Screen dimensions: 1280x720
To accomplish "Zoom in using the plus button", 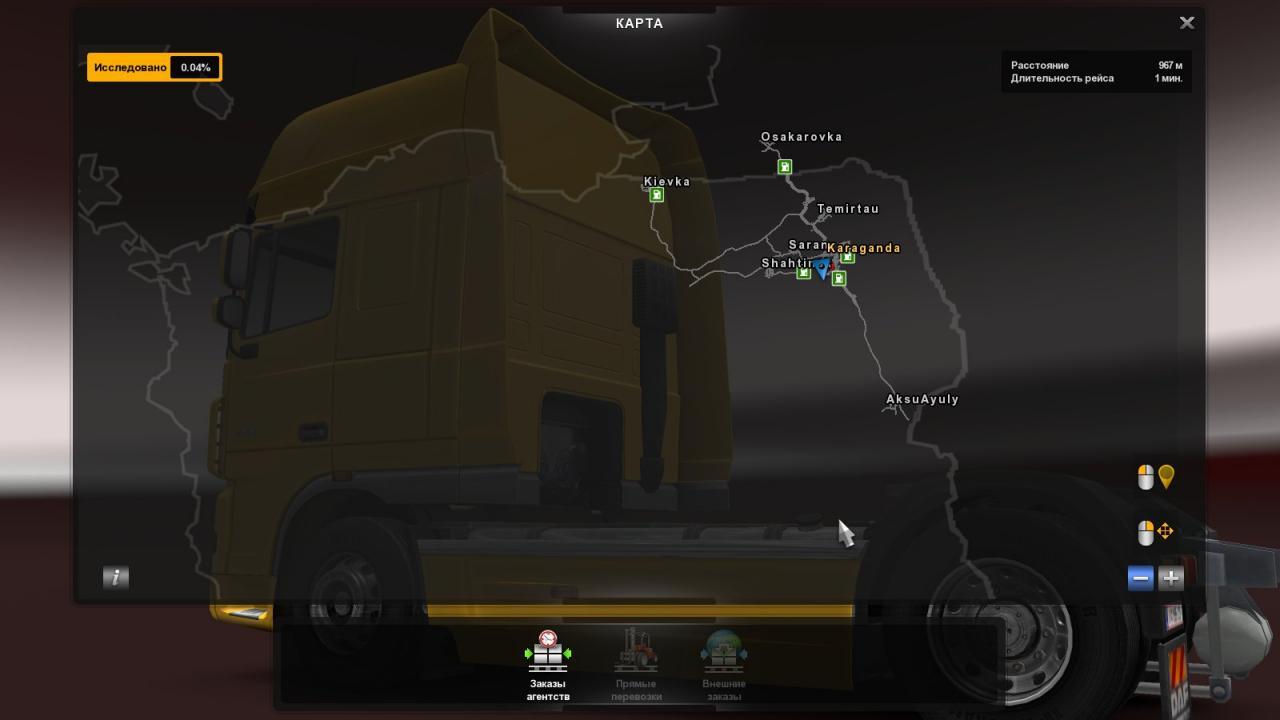I will pos(1169,577).
